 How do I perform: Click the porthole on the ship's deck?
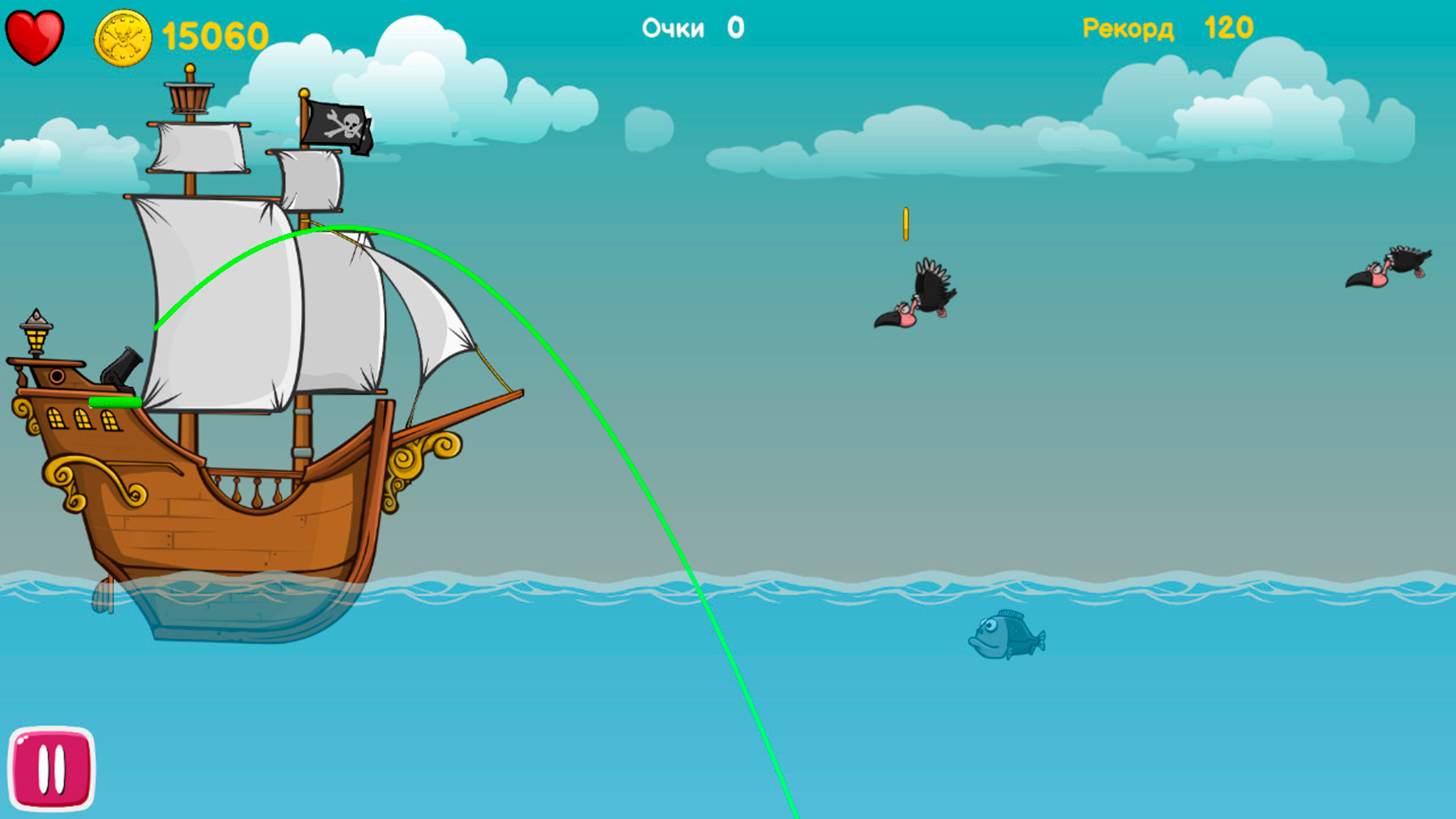pyautogui.click(x=57, y=375)
